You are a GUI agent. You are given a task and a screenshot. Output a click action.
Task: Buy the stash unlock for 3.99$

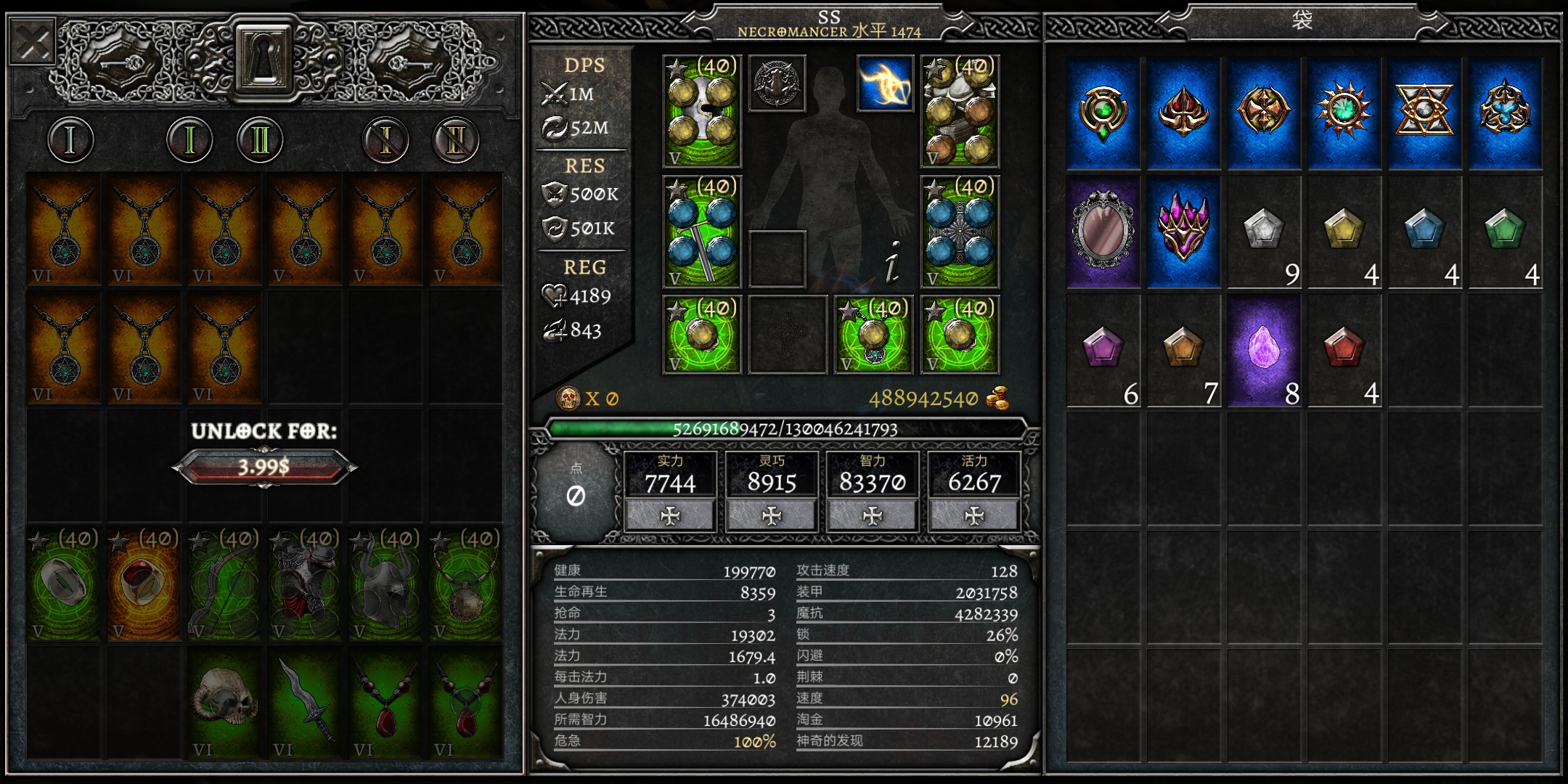pyautogui.click(x=264, y=466)
